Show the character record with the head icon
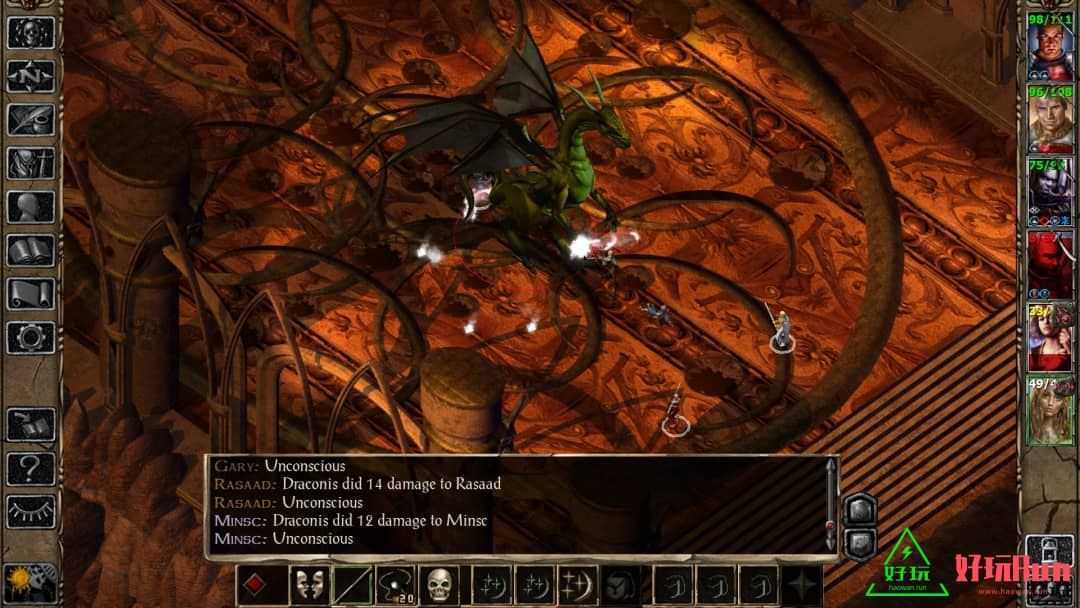This screenshot has width=1080, height=608. pyautogui.click(x=31, y=206)
